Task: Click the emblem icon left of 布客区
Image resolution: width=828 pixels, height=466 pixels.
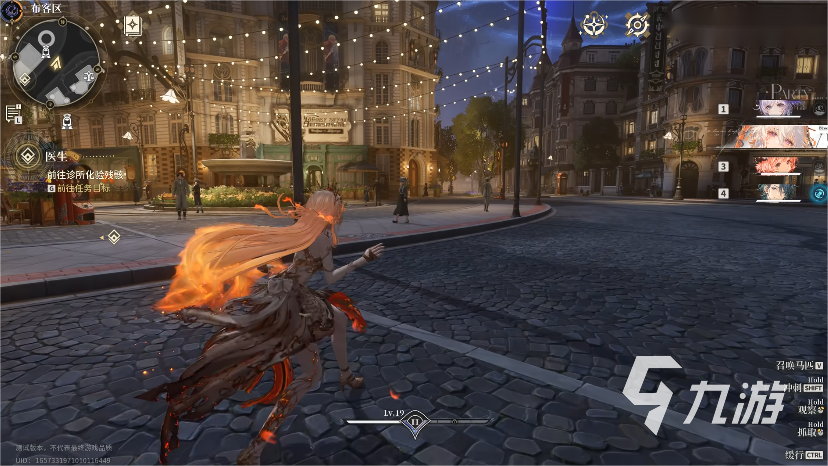Action: (14, 8)
